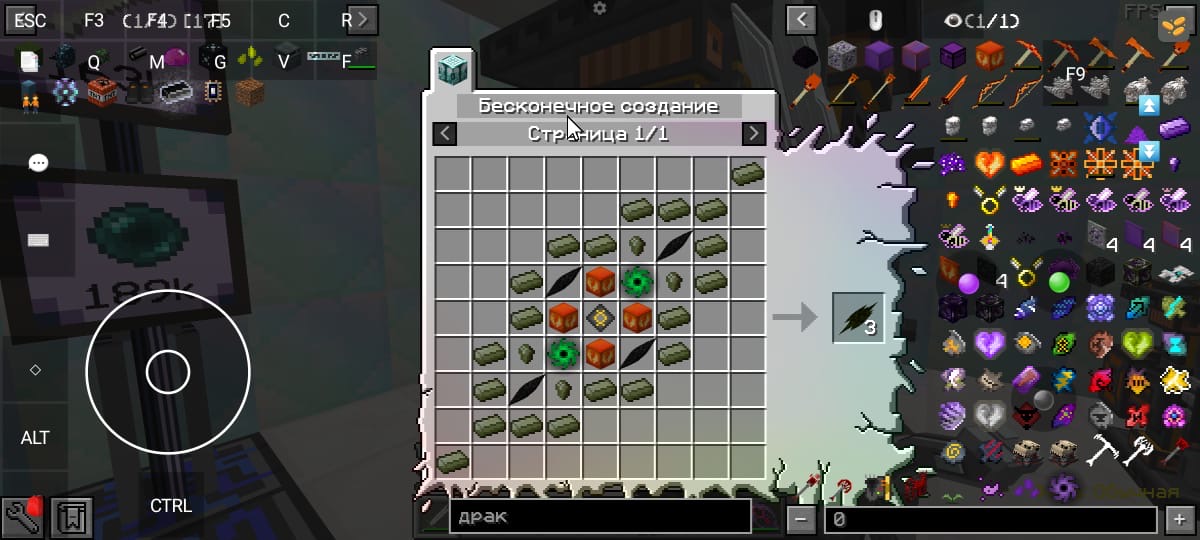The width and height of the screenshot is (1200, 540).
Task: Focus the search field containing 'драк'
Action: click(x=600, y=516)
